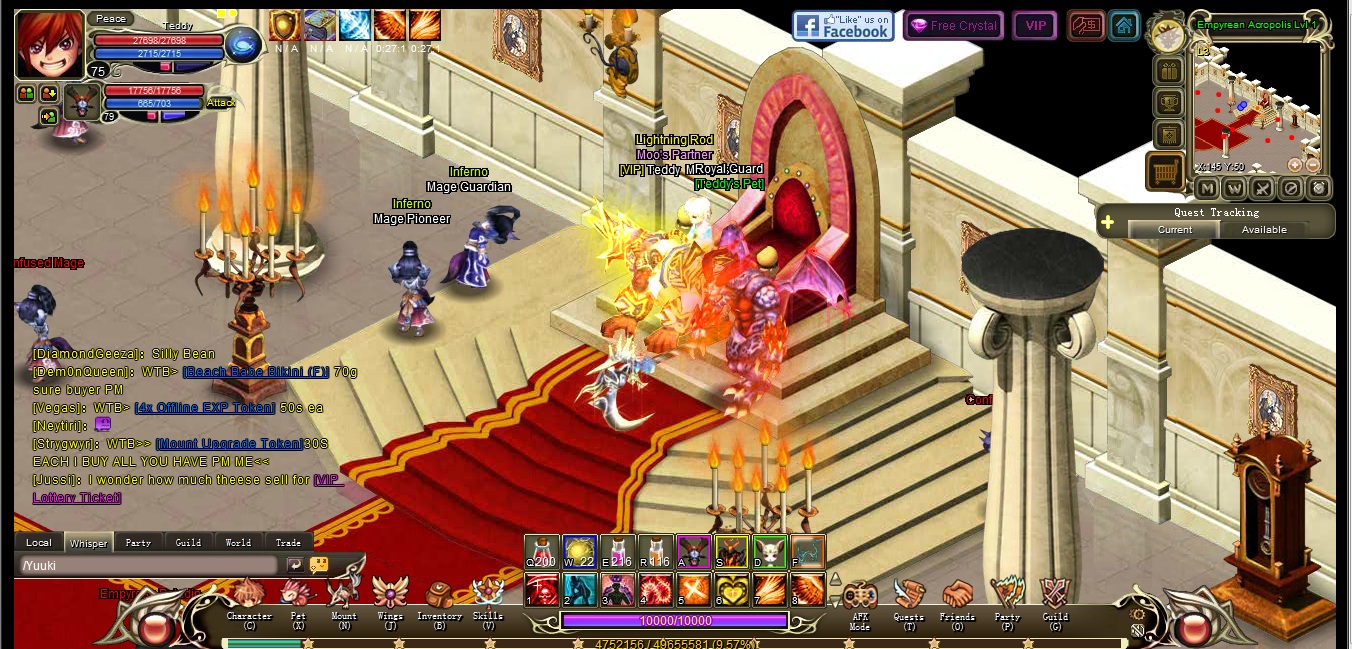Open the Inventory bag
The height and width of the screenshot is (649, 1352).
tap(439, 598)
